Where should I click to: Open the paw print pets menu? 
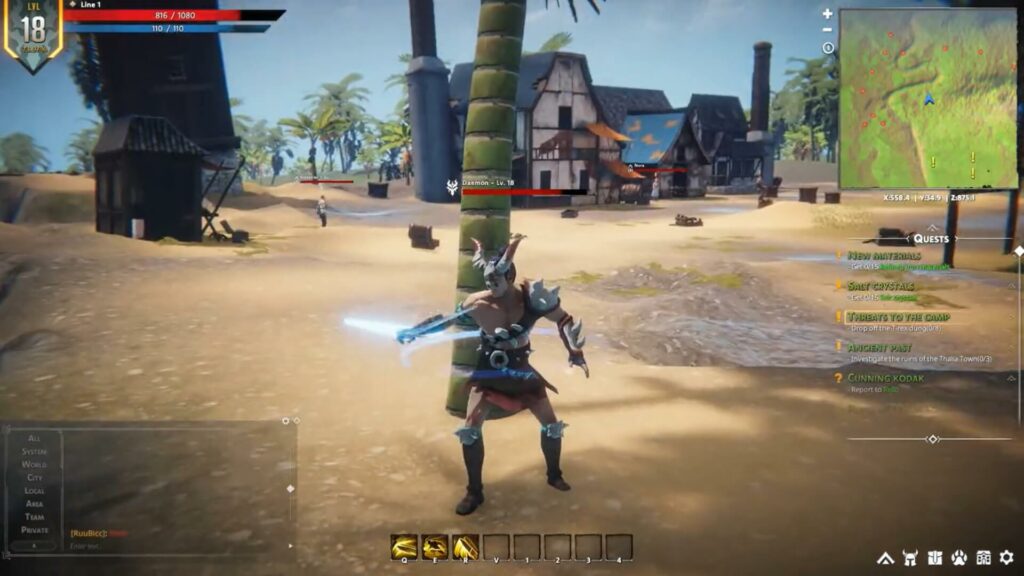958,557
